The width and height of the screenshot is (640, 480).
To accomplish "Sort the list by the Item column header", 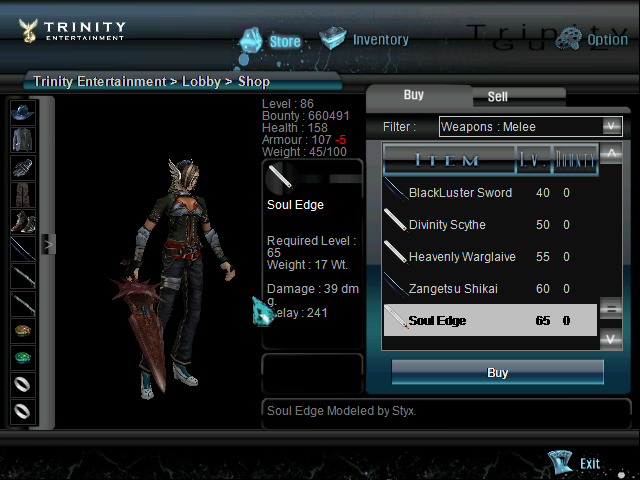I will [446, 160].
